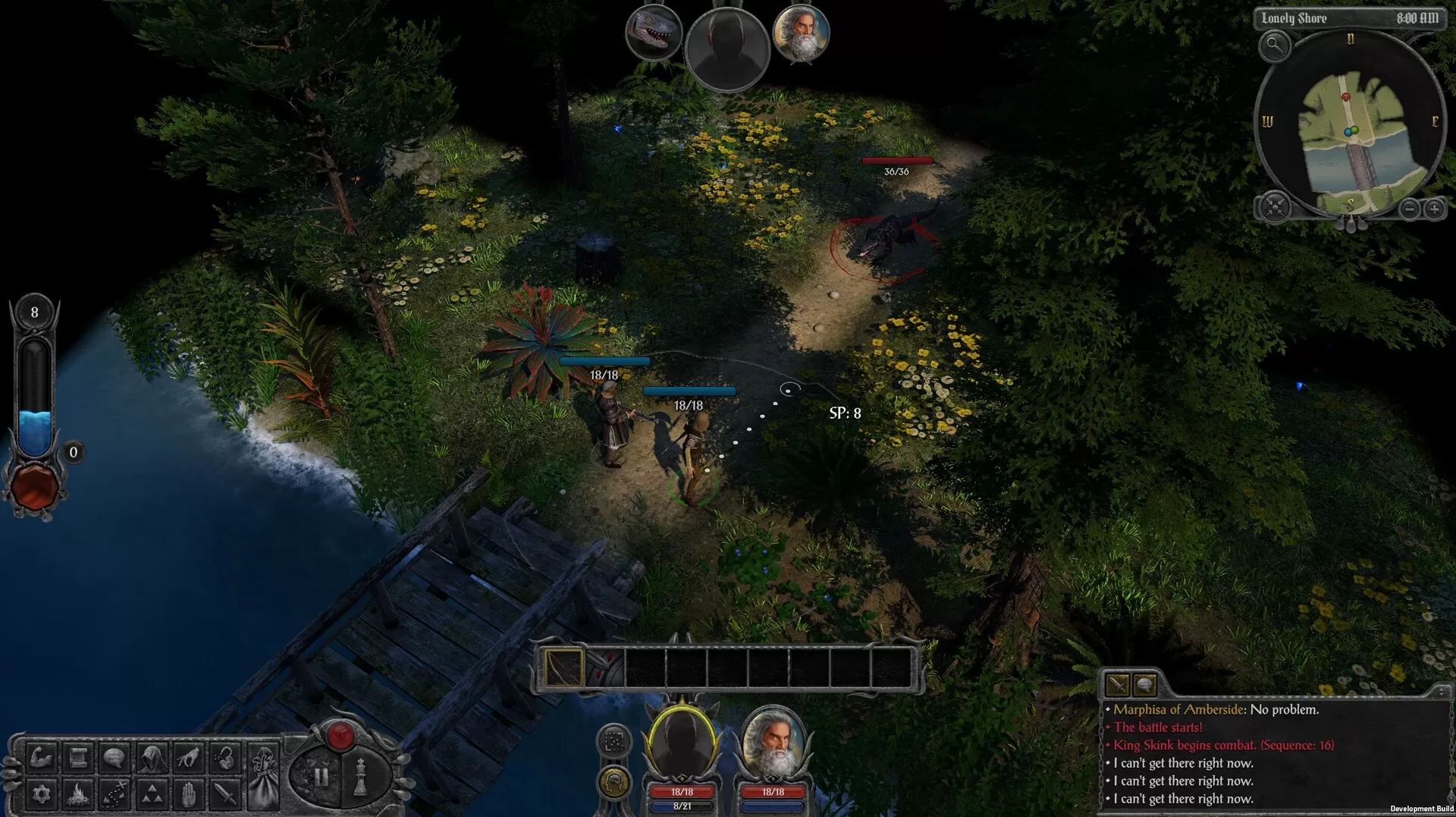Open the scroll journal icon

pyautogui.click(x=77, y=759)
